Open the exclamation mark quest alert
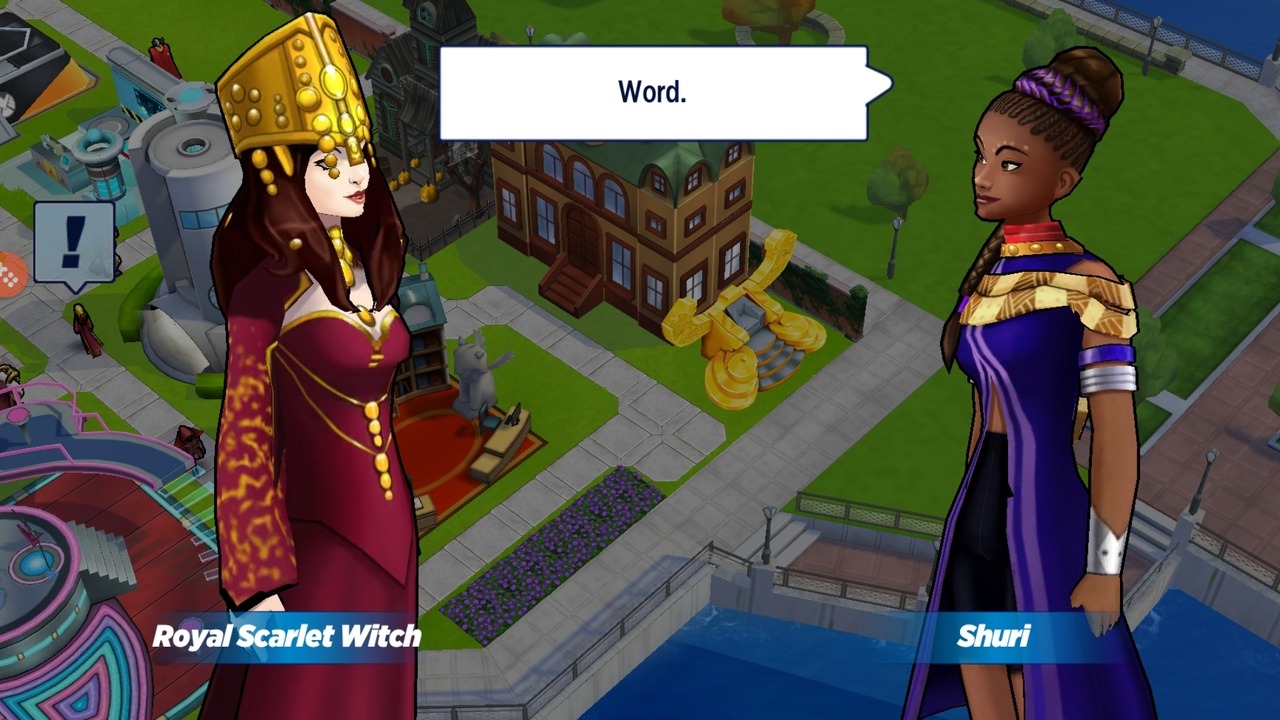This screenshot has width=1280, height=720. [74, 242]
